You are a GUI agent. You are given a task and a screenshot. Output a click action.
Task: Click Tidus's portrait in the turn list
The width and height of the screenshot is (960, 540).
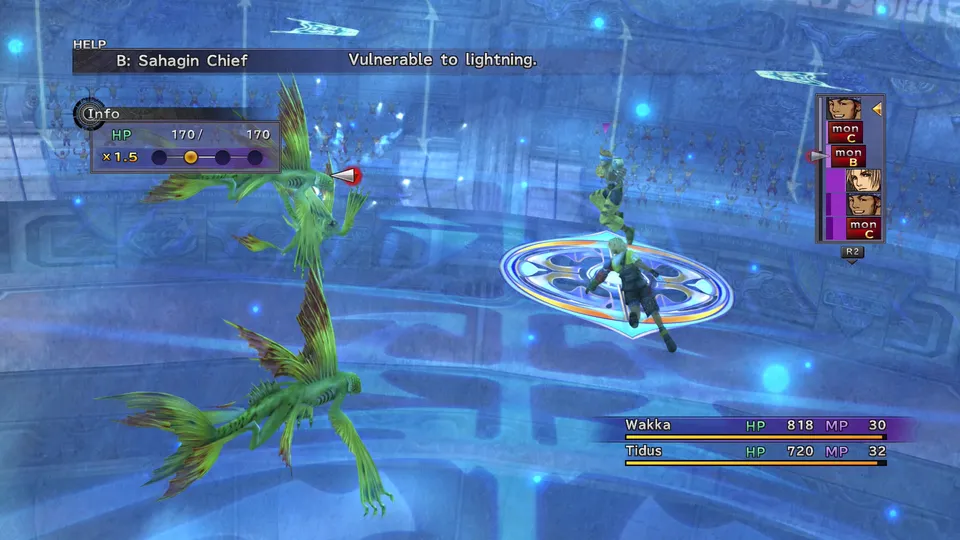[864, 180]
